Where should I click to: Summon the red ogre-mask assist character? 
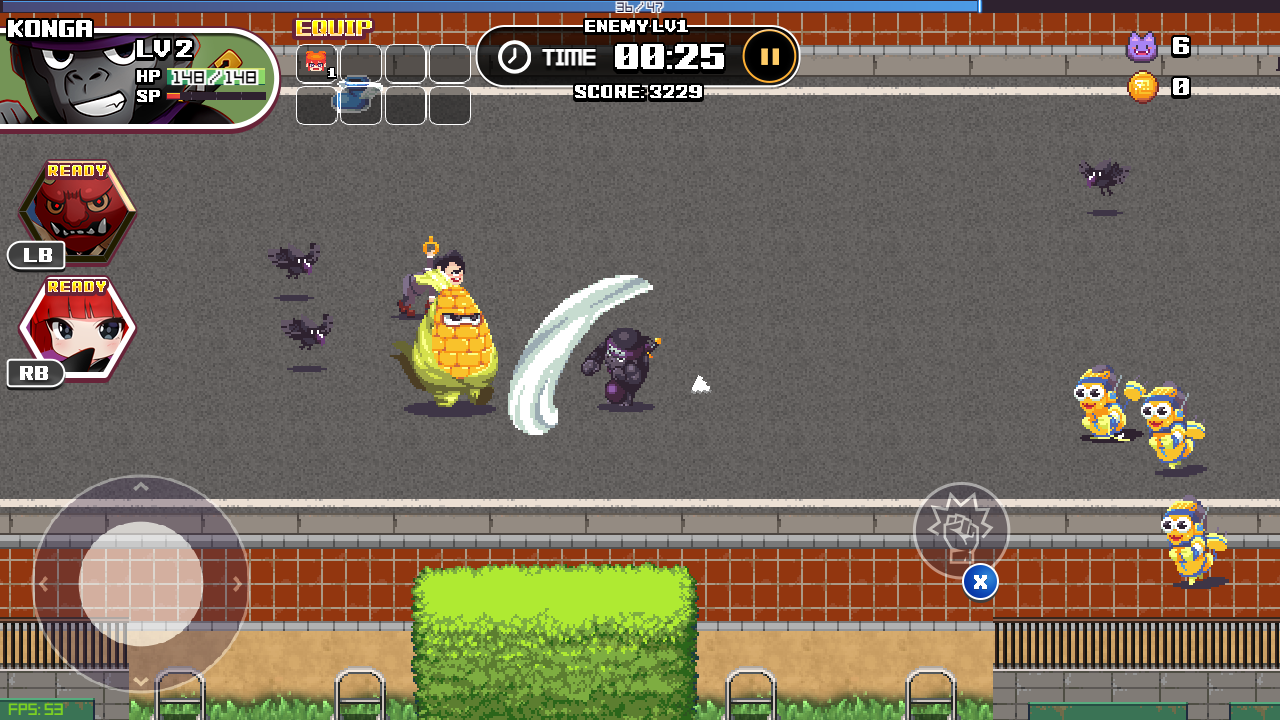click(x=78, y=211)
